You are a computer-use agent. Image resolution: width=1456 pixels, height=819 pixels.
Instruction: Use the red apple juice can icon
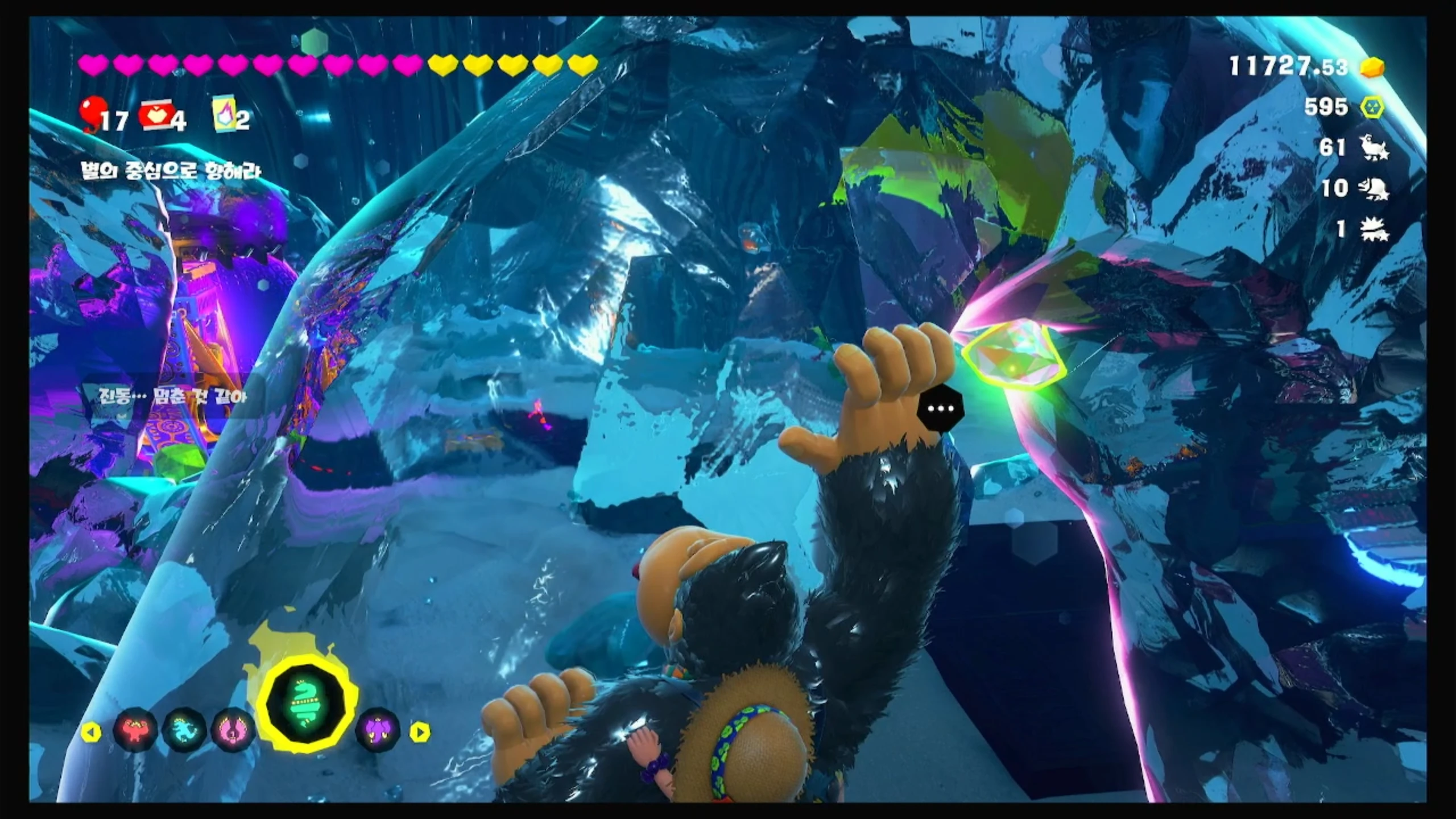pos(156,115)
